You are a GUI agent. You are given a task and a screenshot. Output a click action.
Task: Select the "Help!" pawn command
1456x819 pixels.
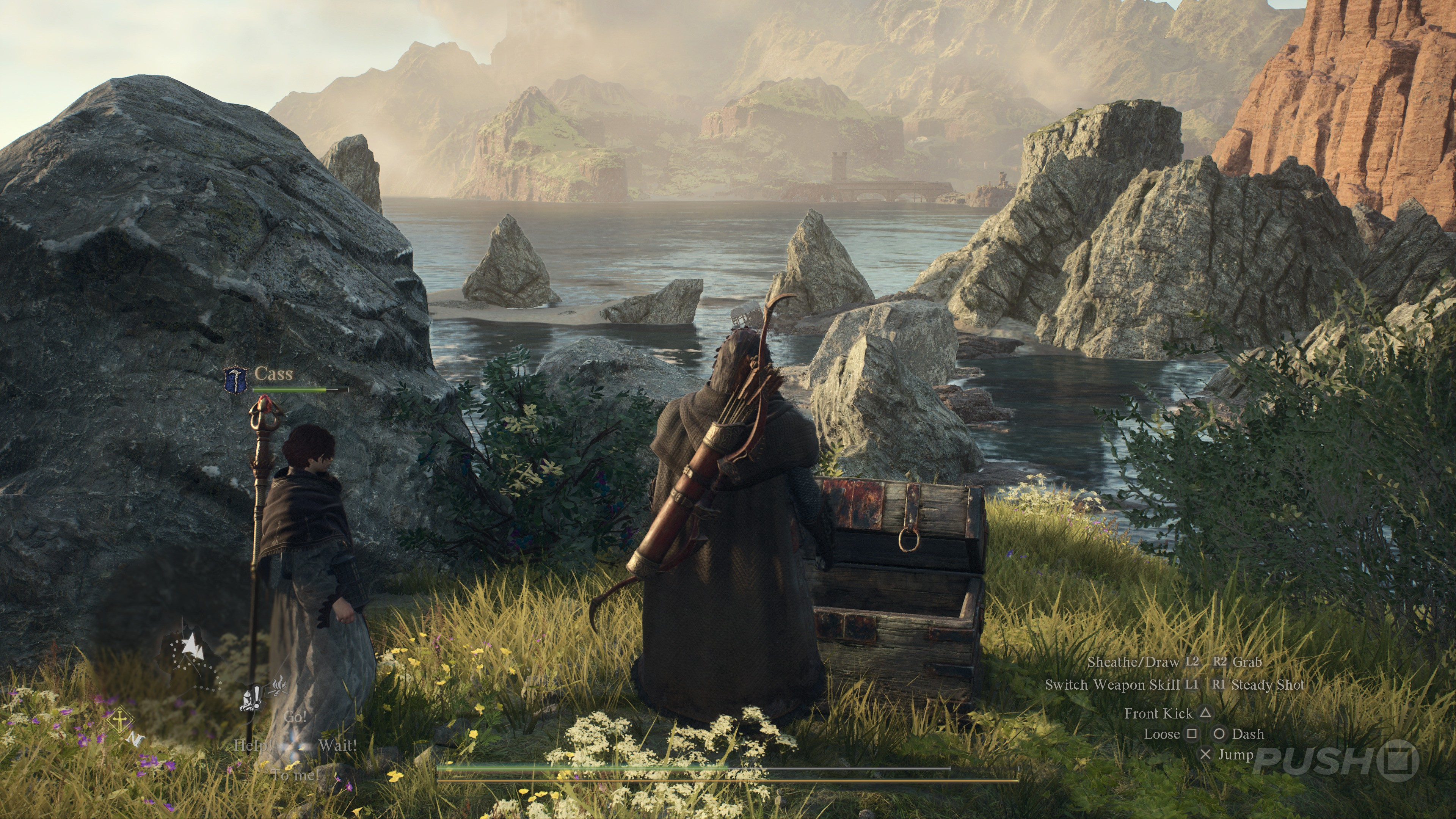253,745
